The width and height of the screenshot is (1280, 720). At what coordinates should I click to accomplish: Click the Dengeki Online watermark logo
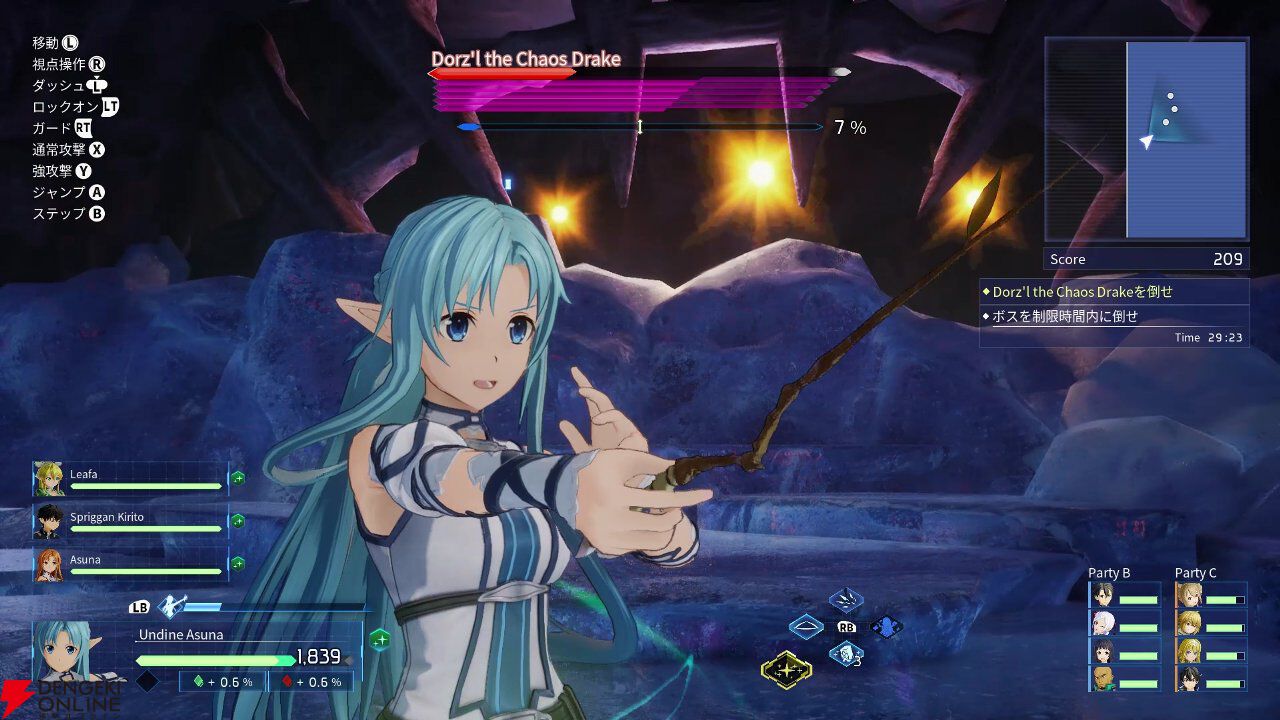point(60,699)
